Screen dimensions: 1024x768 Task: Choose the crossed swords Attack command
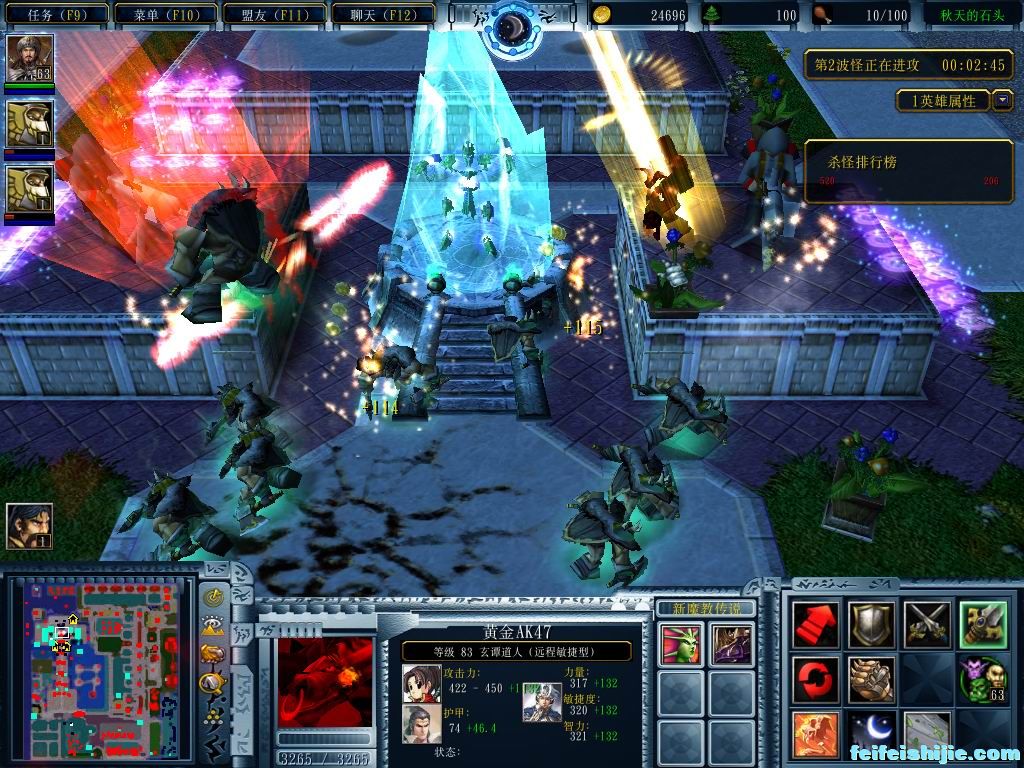[x=926, y=625]
